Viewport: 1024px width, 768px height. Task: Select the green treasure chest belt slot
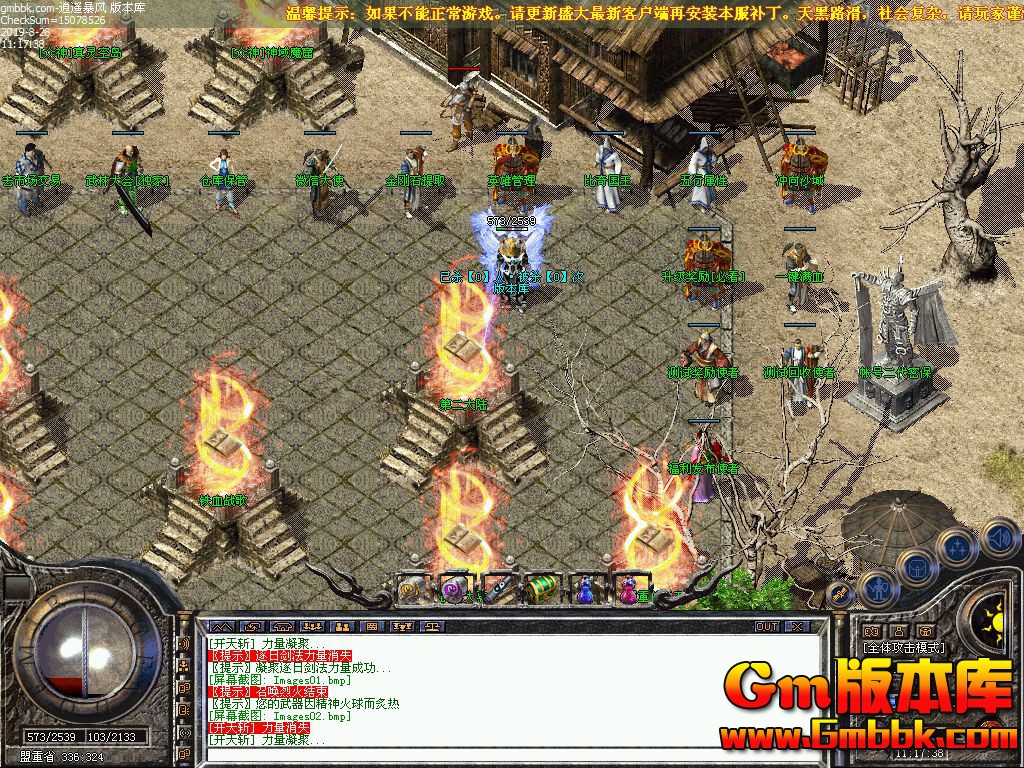(x=541, y=588)
